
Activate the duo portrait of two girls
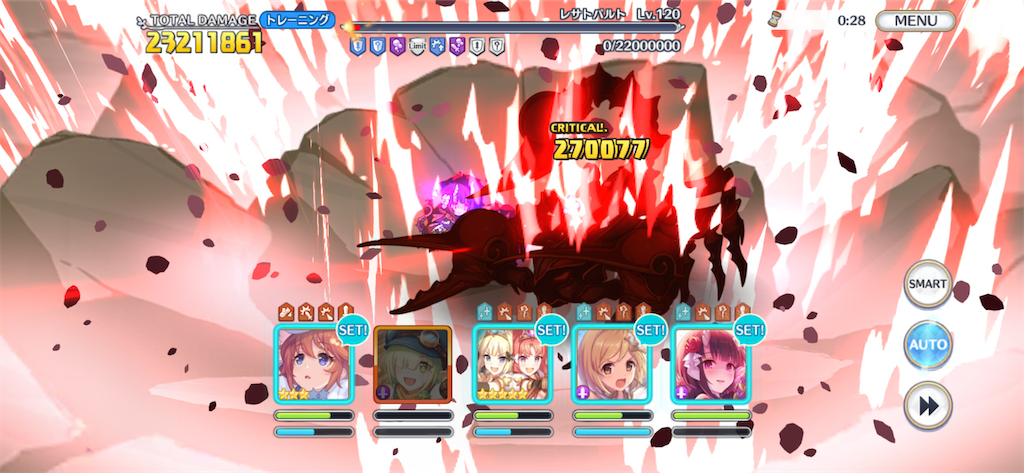(x=511, y=365)
